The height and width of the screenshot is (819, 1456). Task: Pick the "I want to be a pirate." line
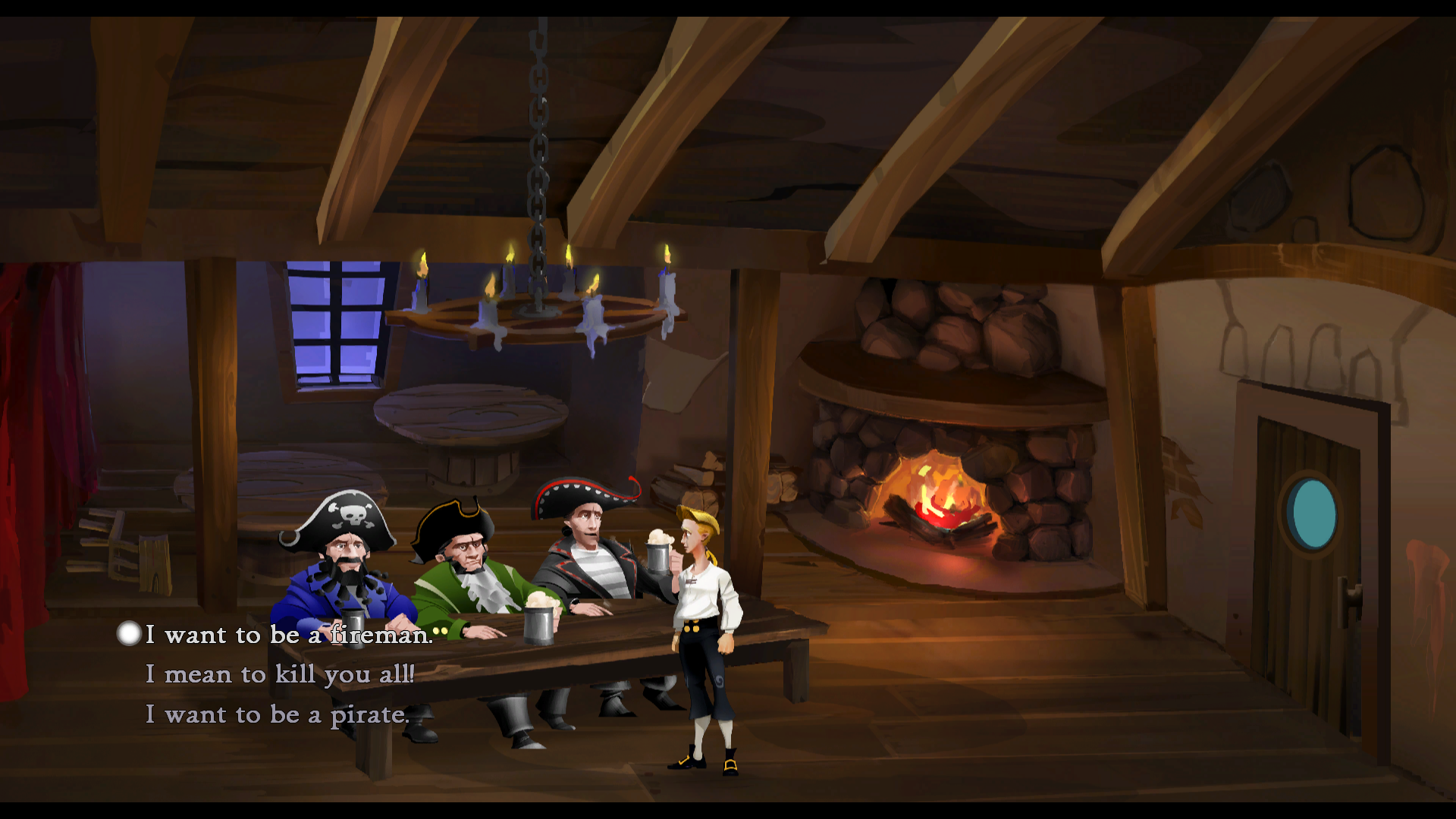click(x=277, y=714)
